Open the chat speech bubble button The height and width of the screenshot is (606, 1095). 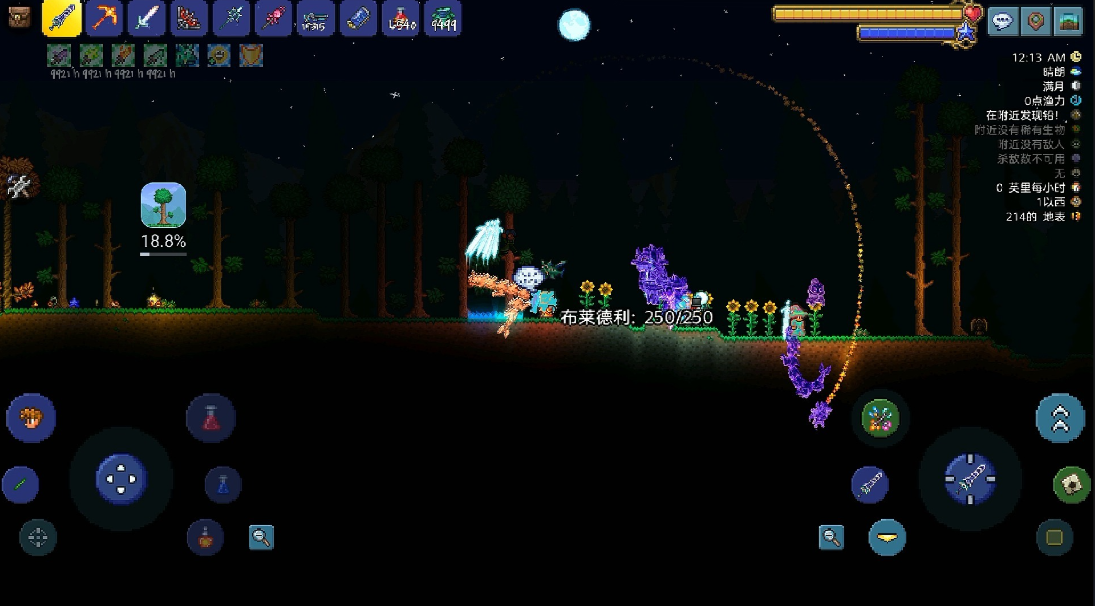click(1003, 21)
